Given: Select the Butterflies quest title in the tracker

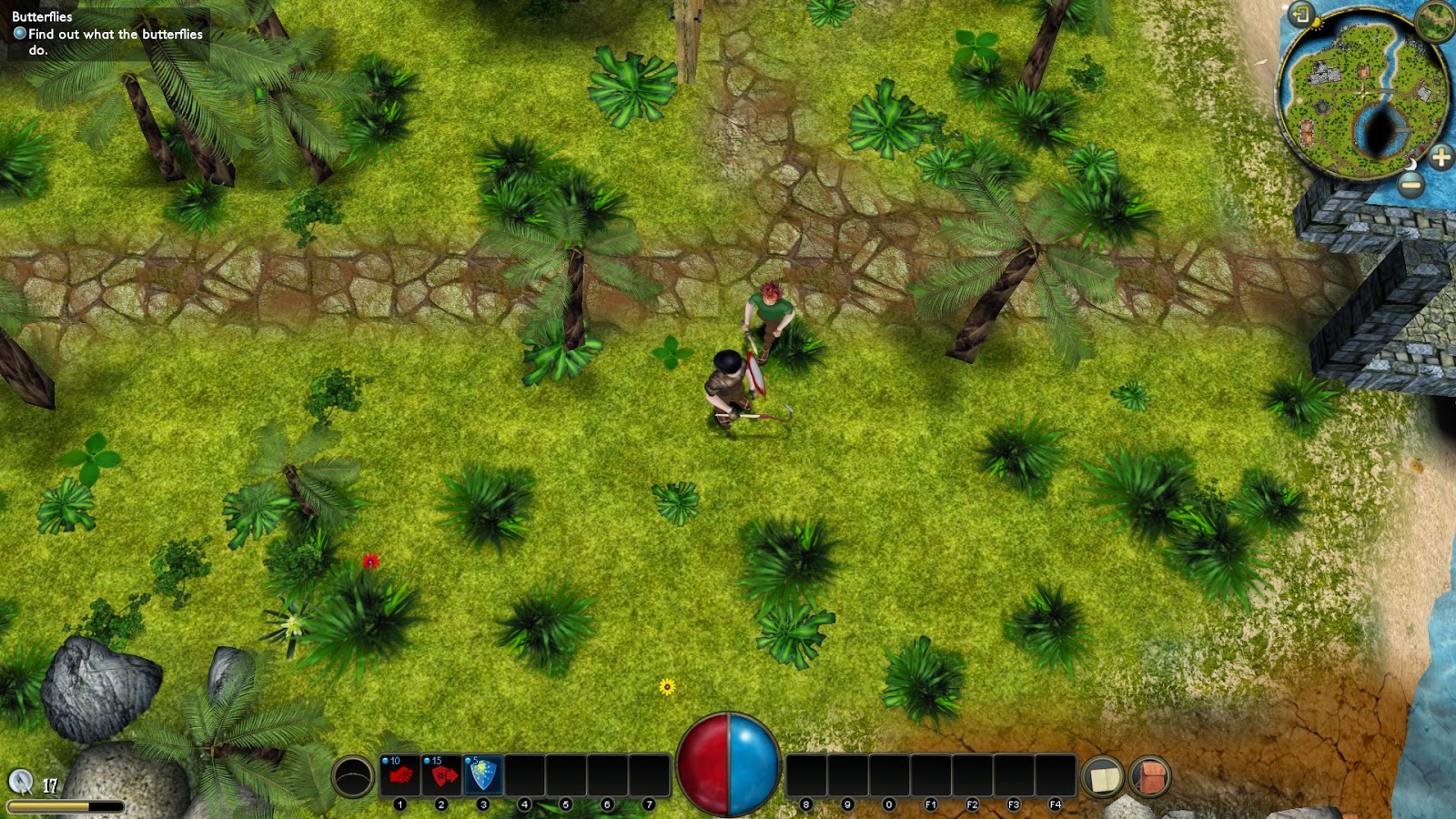Looking at the screenshot, I should point(43,15).
